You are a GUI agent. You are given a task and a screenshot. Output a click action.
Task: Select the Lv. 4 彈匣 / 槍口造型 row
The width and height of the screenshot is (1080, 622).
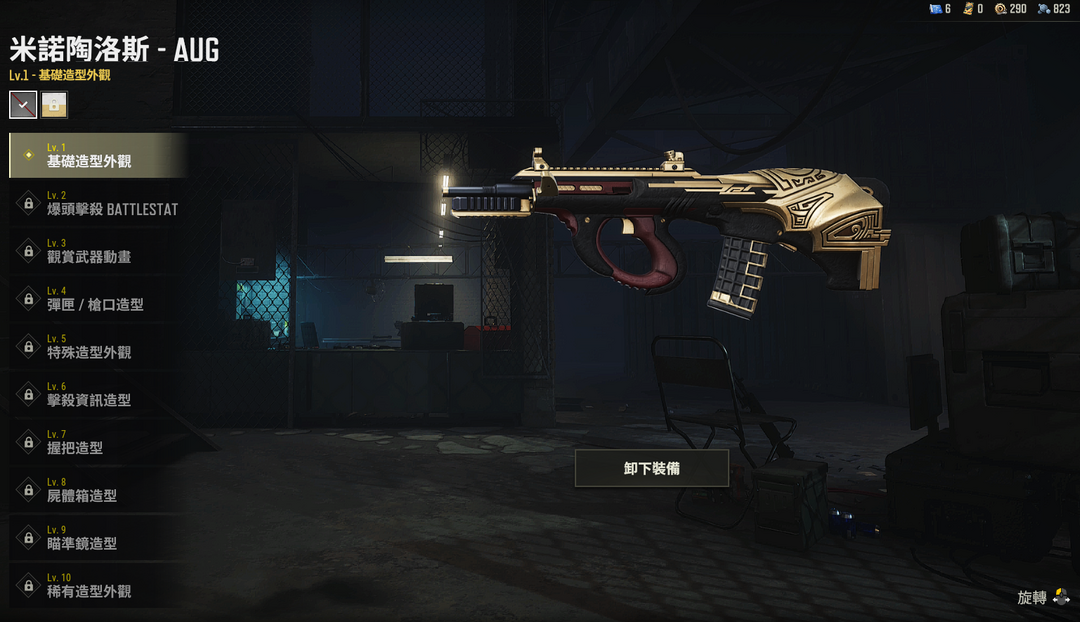tap(98, 299)
